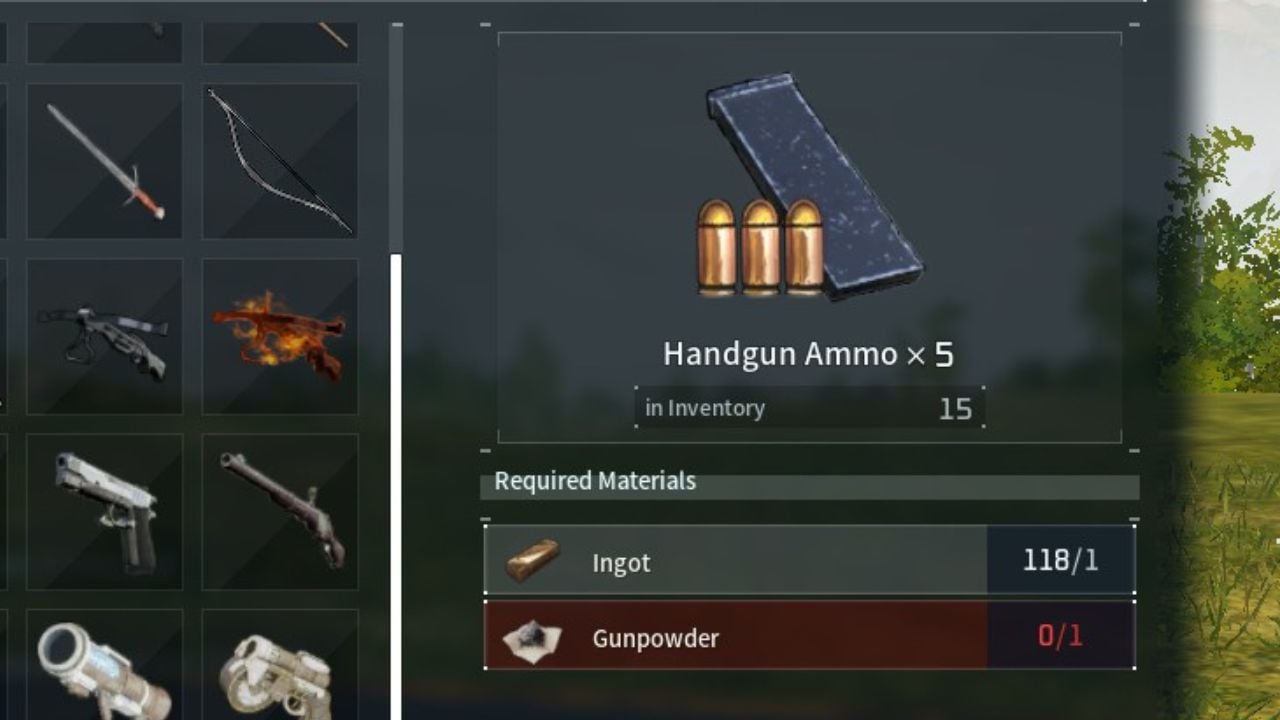Viewport: 1280px width, 720px height.
Task: Click the 118/1 Ingot counter
Action: (1060, 562)
